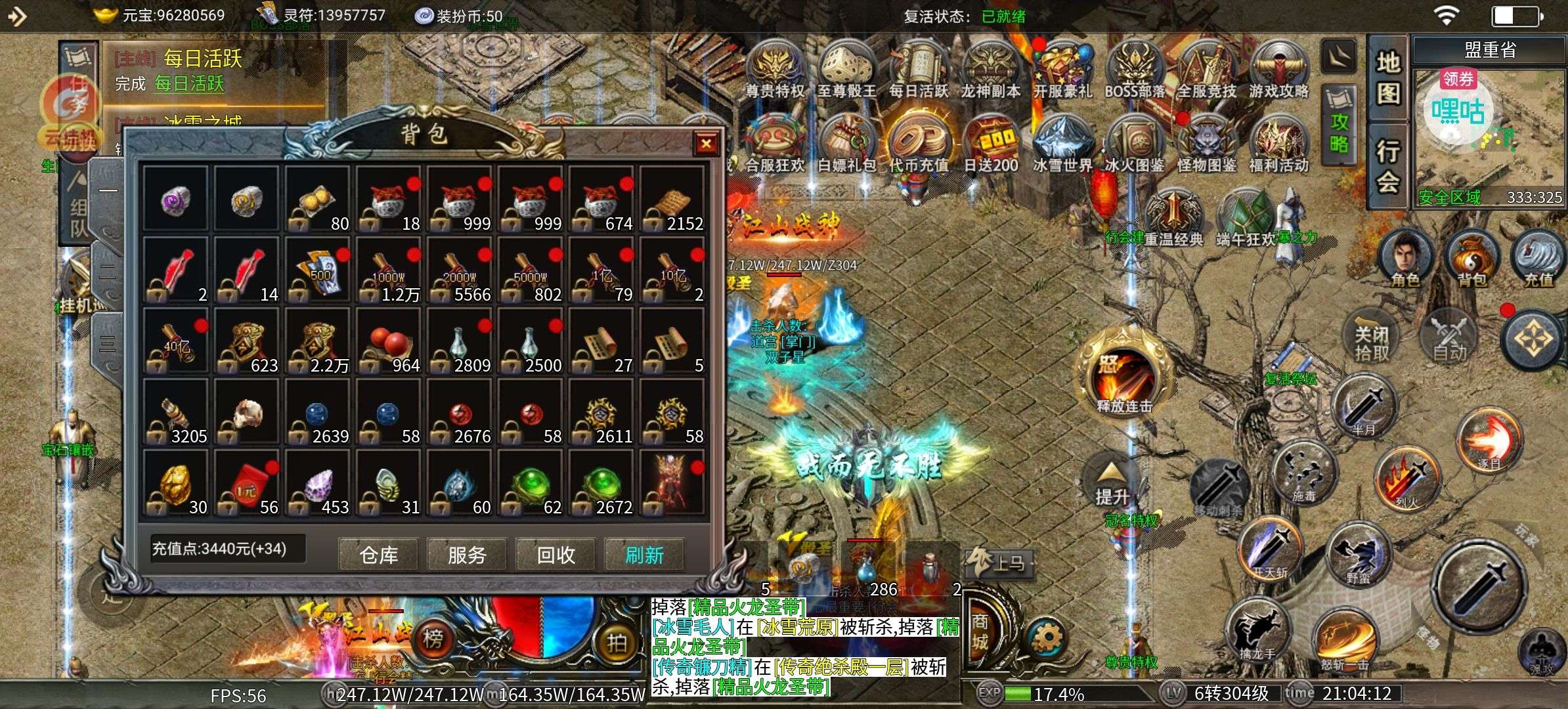
Task: Refresh the bag with 刷新
Action: point(644,555)
